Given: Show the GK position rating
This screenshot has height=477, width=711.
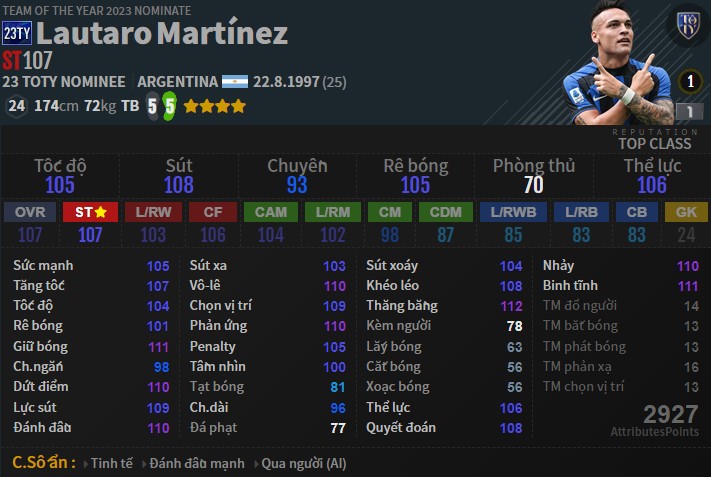Looking at the screenshot, I should [x=687, y=212].
